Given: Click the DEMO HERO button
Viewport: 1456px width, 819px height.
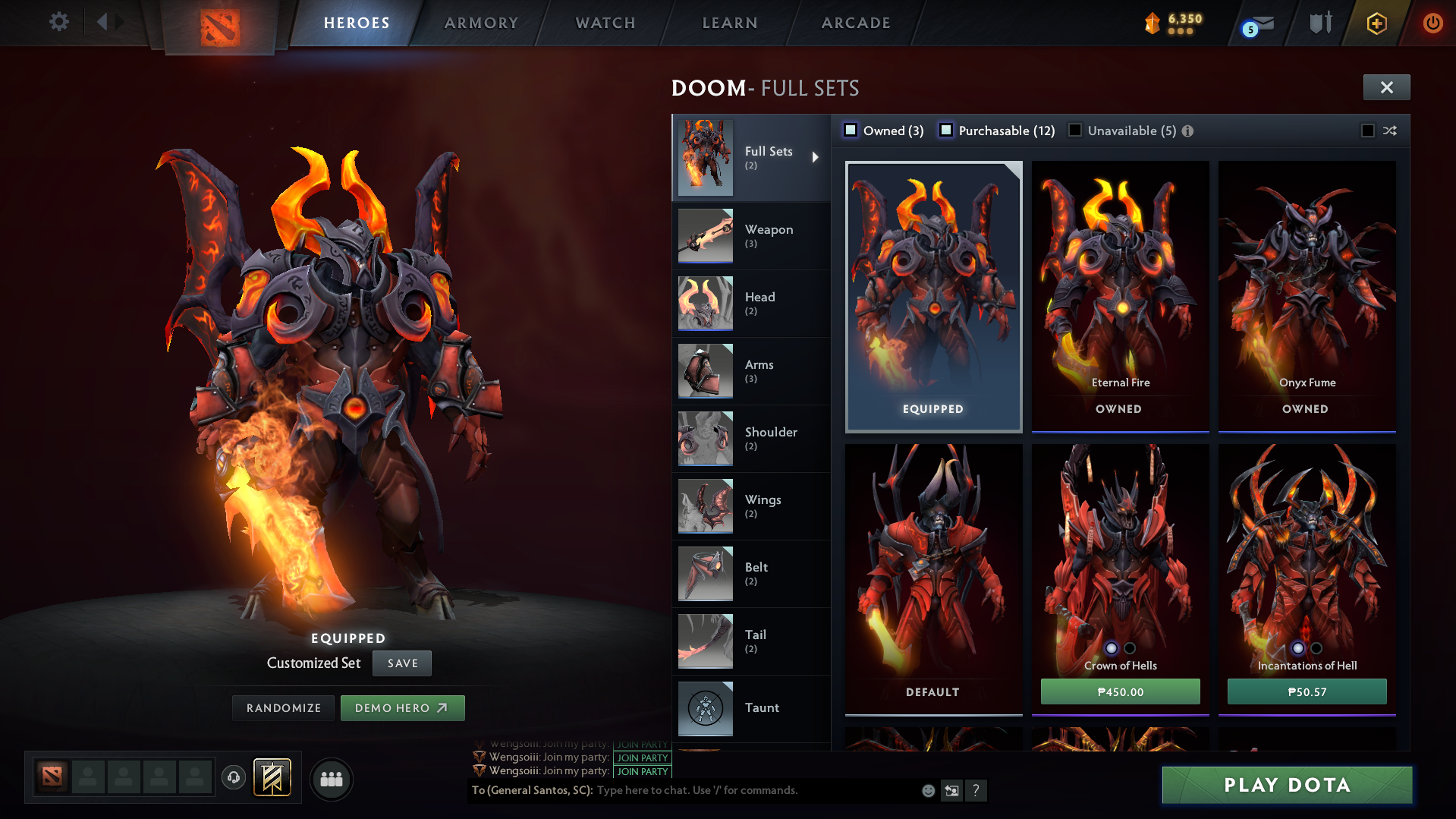Looking at the screenshot, I should coord(403,707).
